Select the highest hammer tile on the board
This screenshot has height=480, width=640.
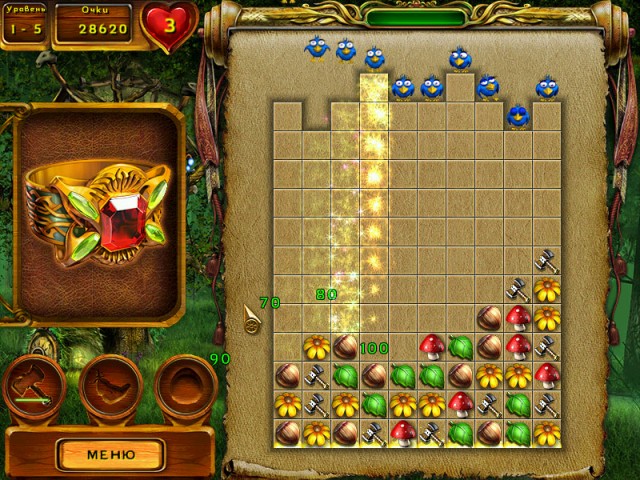546,261
